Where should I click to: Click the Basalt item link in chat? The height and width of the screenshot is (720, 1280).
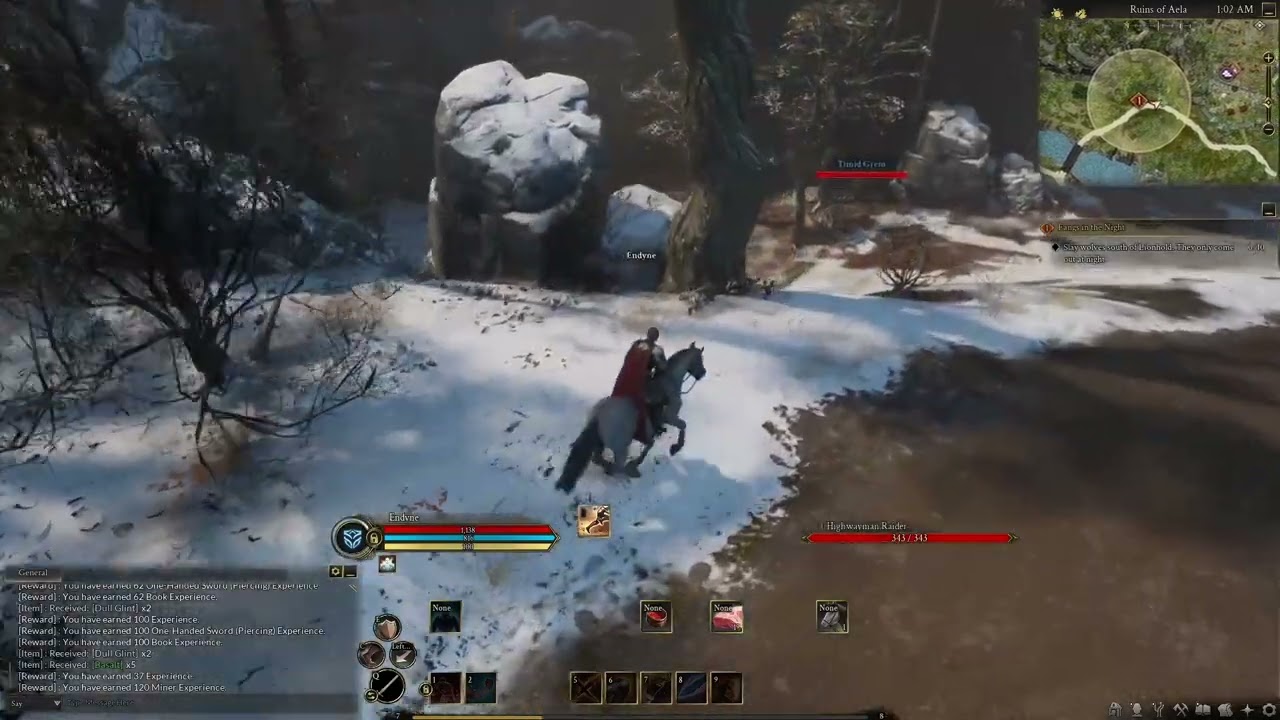point(106,665)
